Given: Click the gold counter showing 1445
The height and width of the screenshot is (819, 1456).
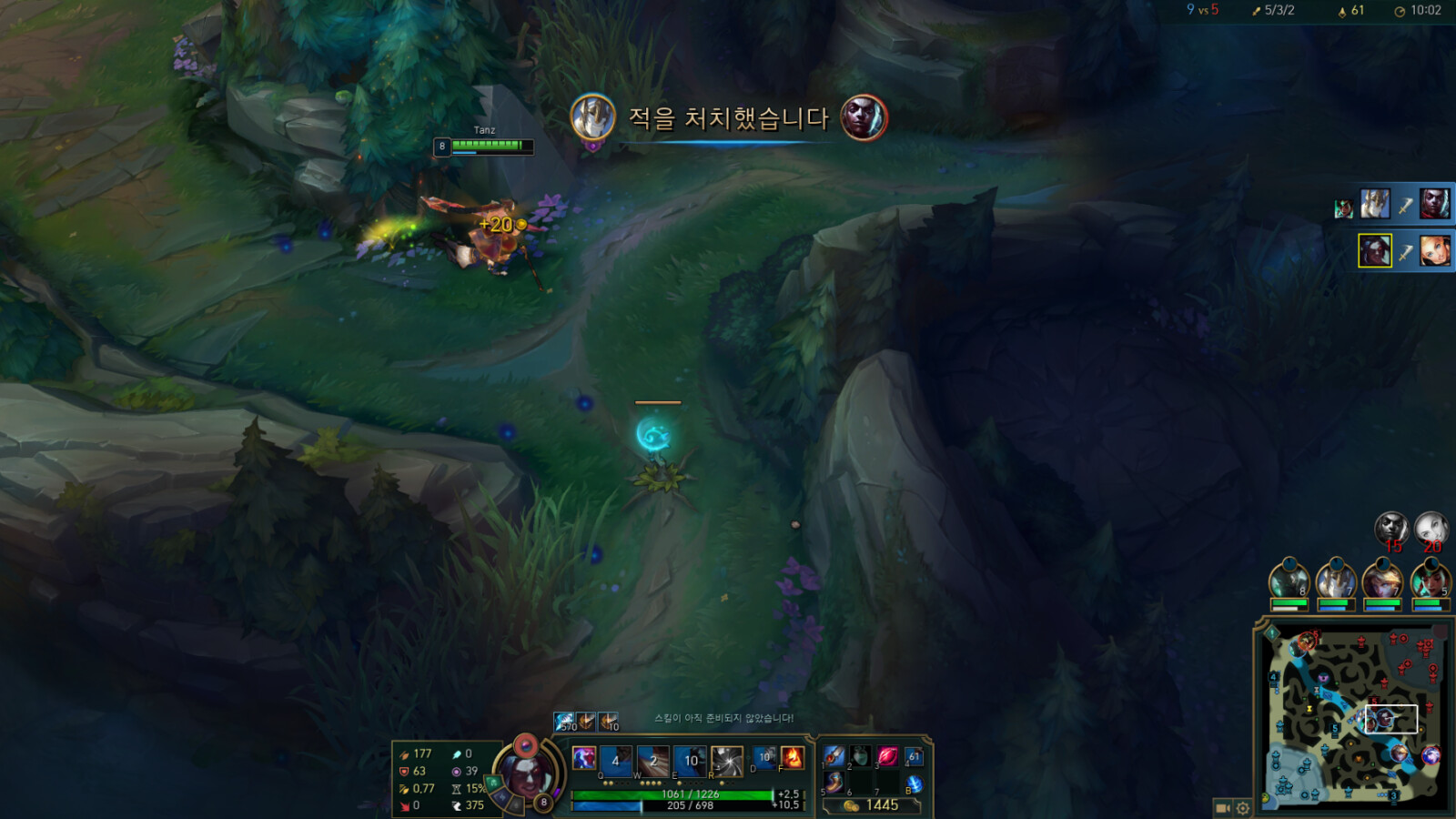Looking at the screenshot, I should point(882,804).
